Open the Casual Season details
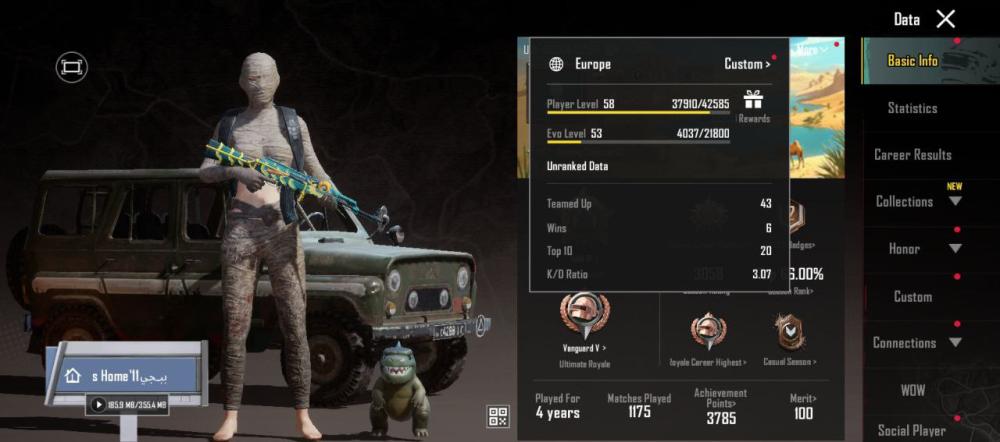 tap(789, 337)
